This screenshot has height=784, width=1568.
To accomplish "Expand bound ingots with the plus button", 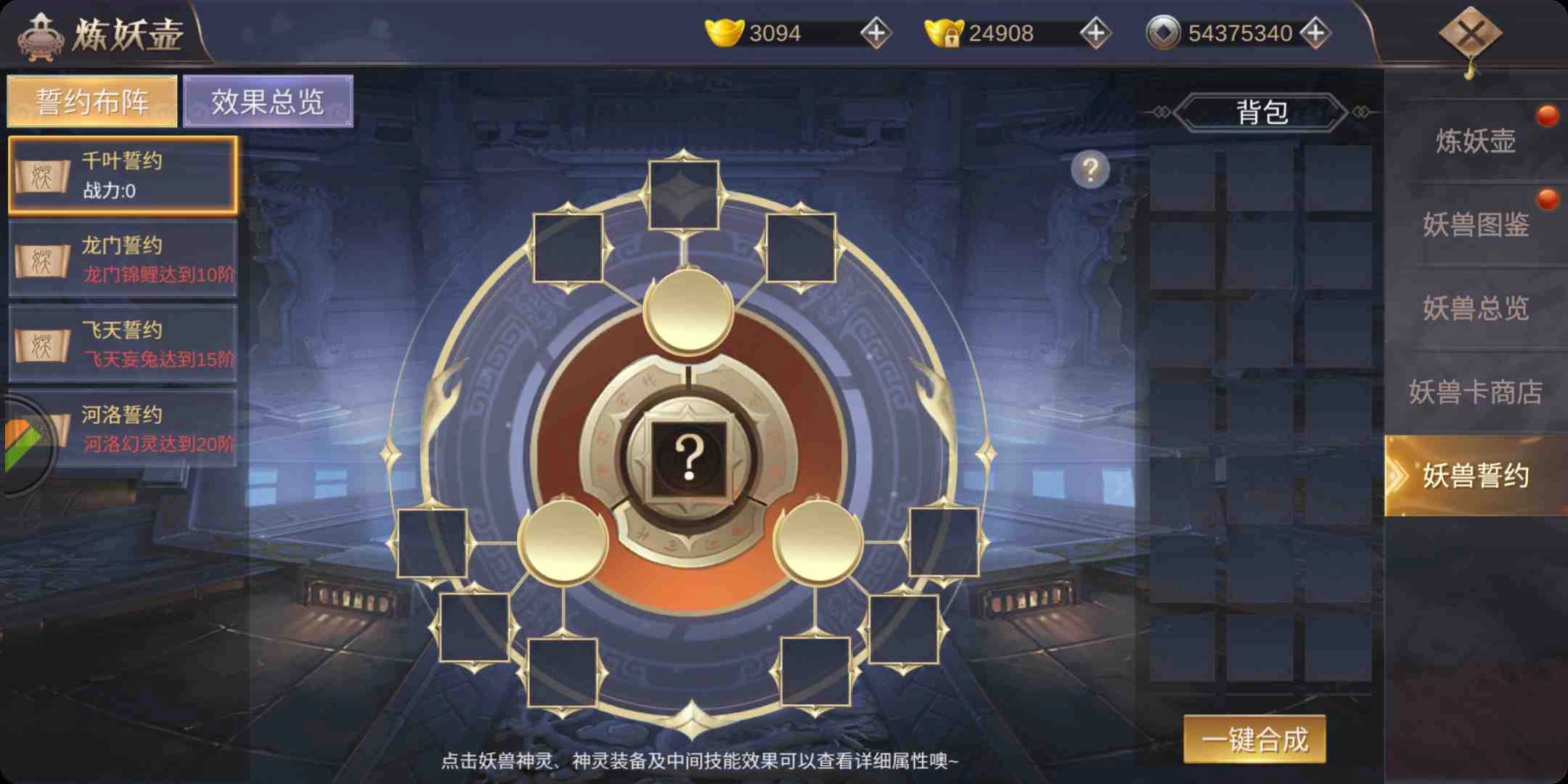I will pyautogui.click(x=1095, y=32).
